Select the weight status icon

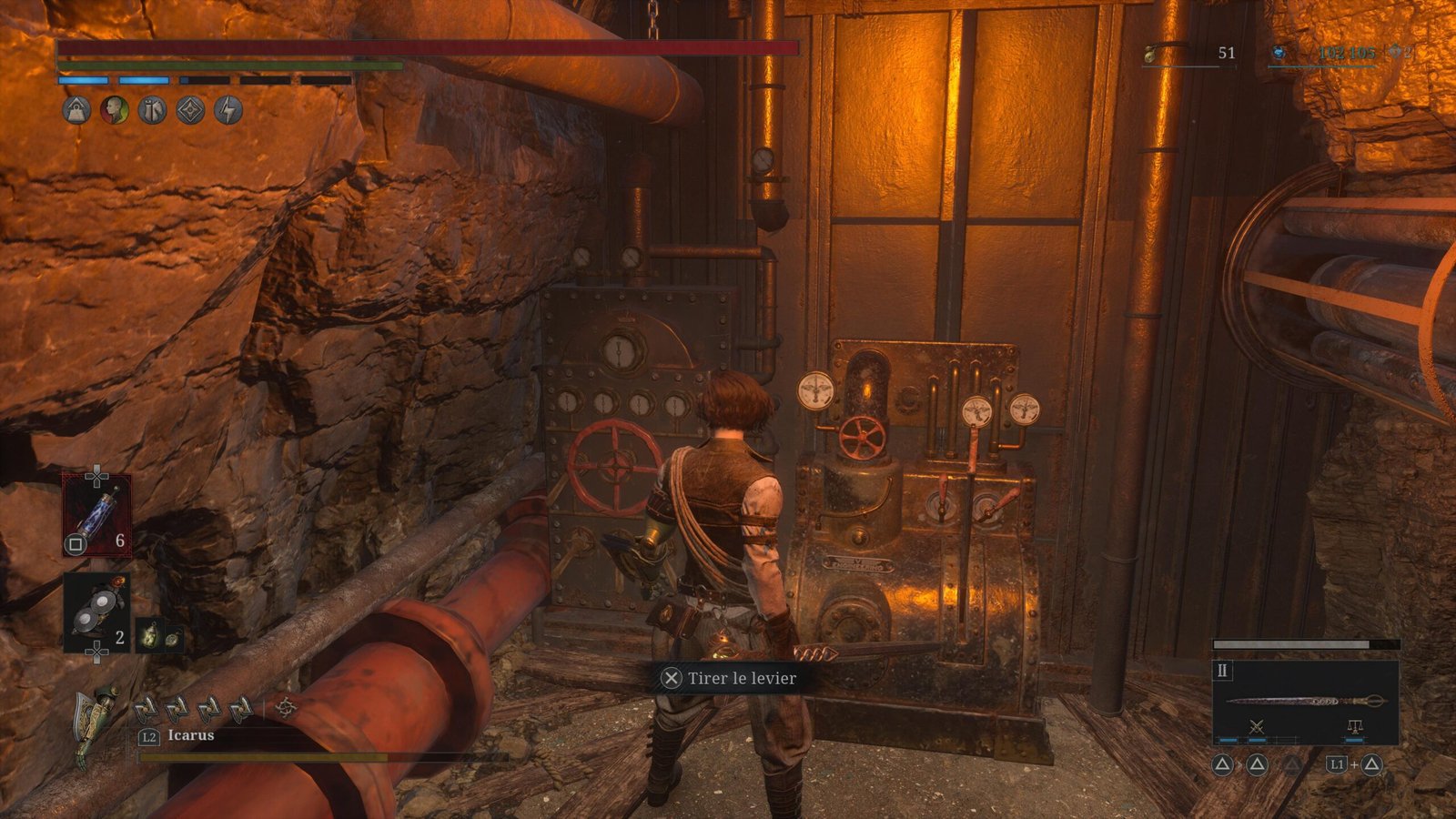76,110
